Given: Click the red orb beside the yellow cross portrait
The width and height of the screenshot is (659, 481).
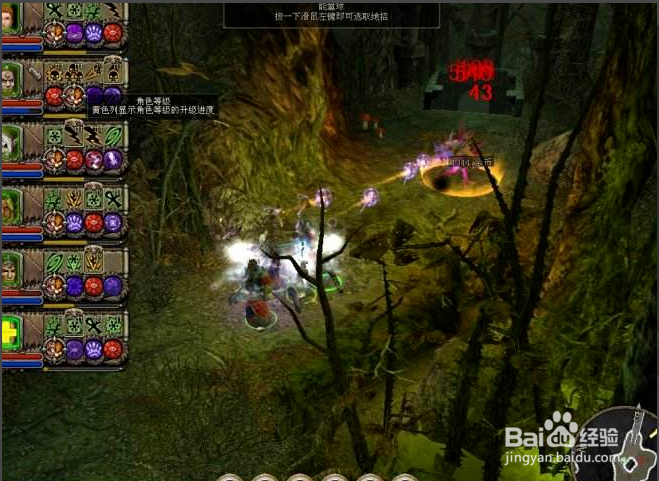Looking at the screenshot, I should (x=112, y=351).
